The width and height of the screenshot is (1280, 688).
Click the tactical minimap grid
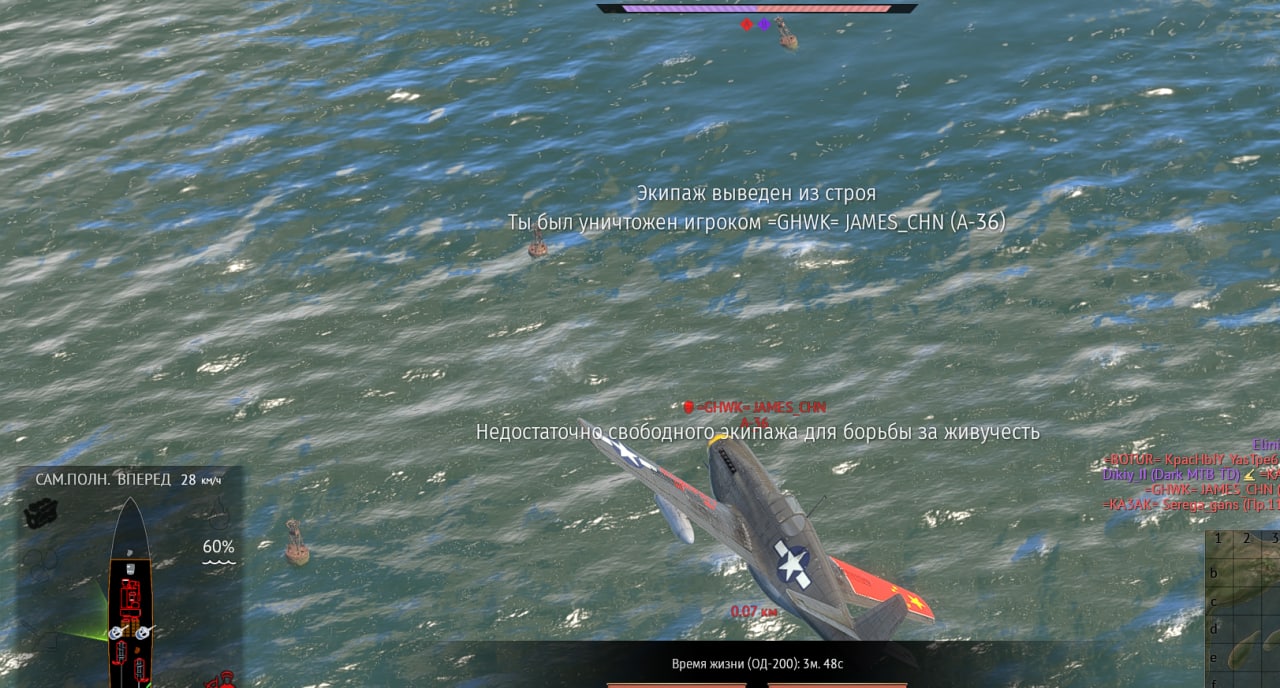point(1244,612)
